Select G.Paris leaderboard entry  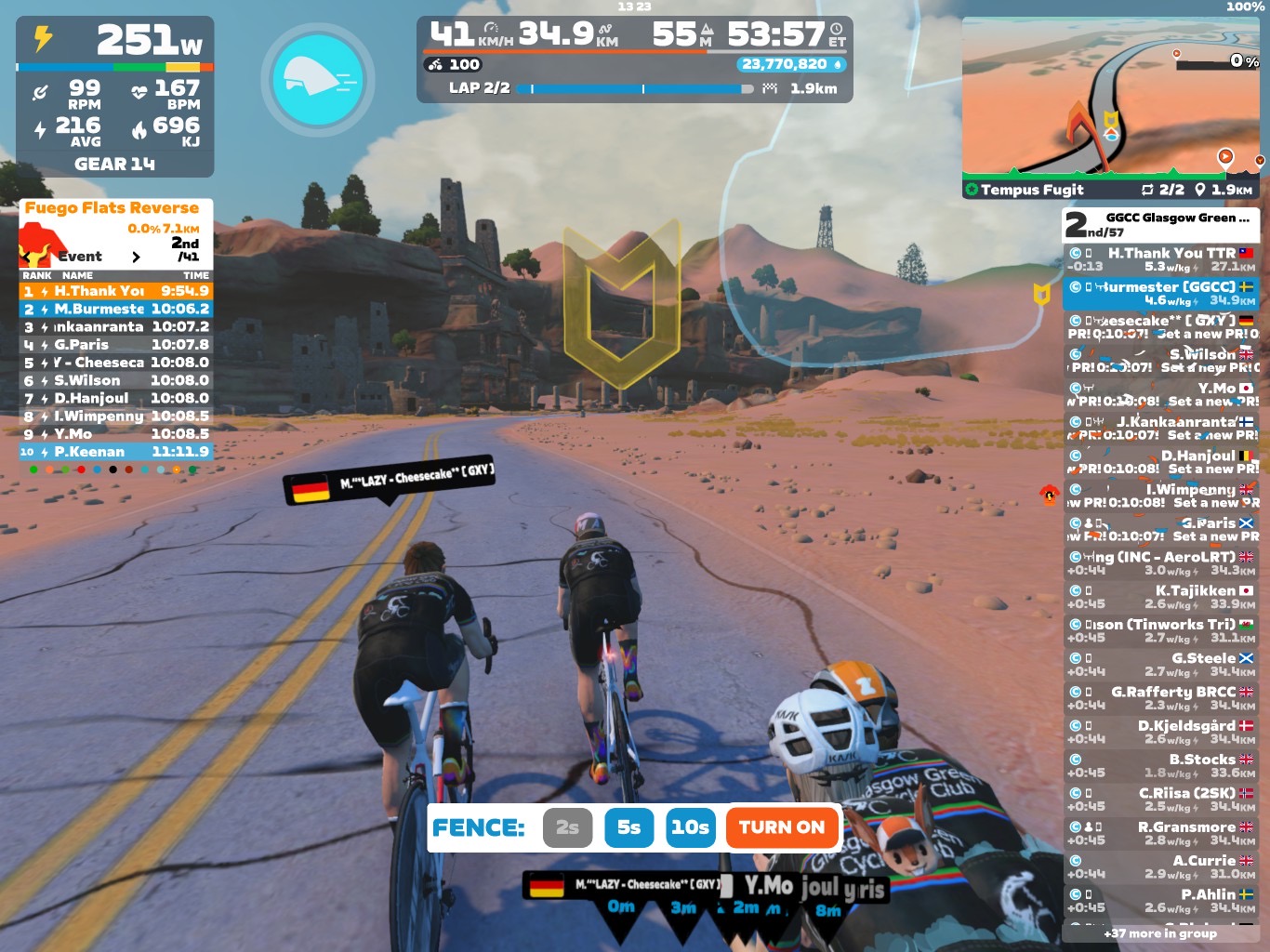click(x=116, y=345)
